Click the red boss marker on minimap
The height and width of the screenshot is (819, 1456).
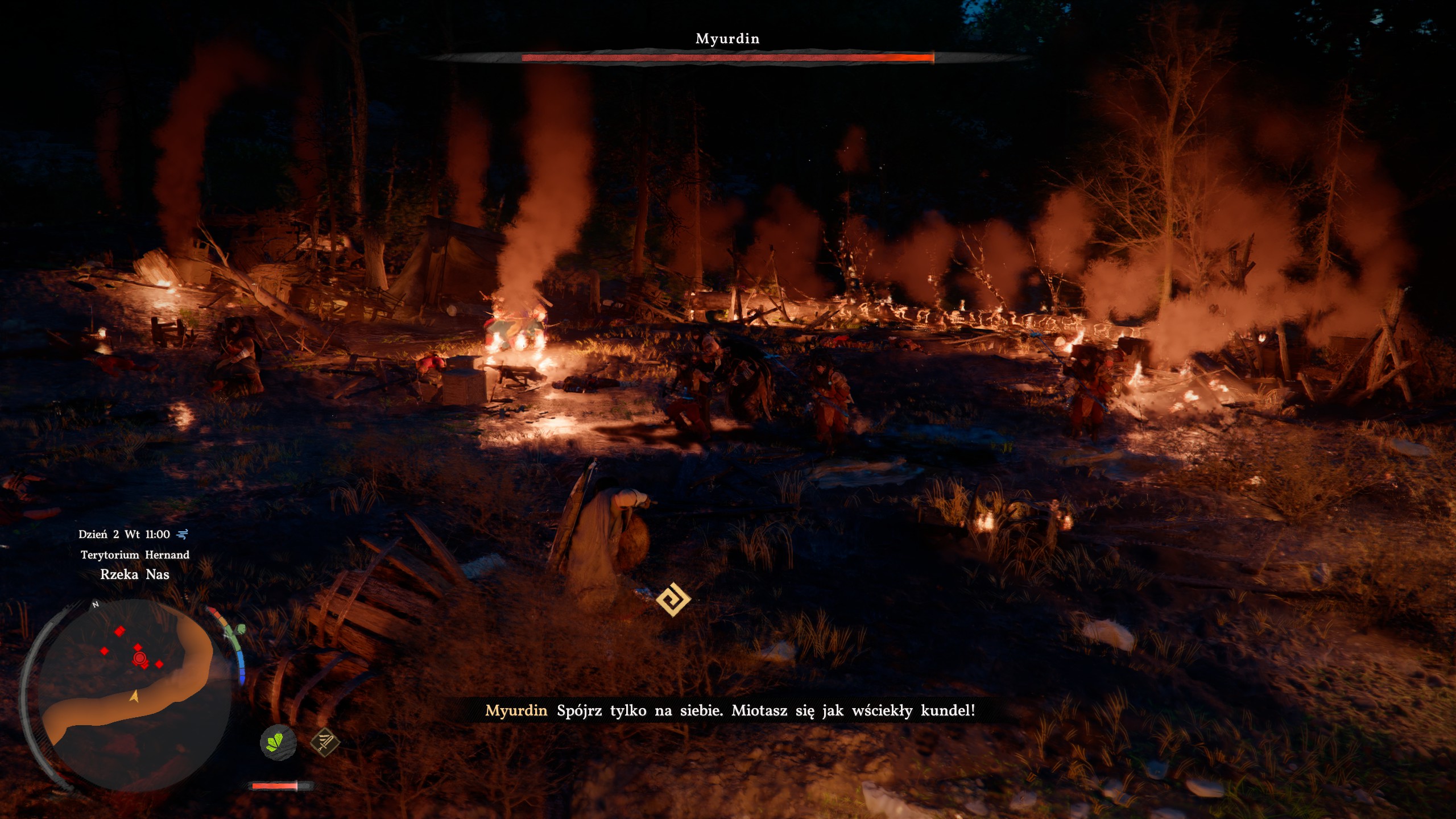[x=140, y=659]
